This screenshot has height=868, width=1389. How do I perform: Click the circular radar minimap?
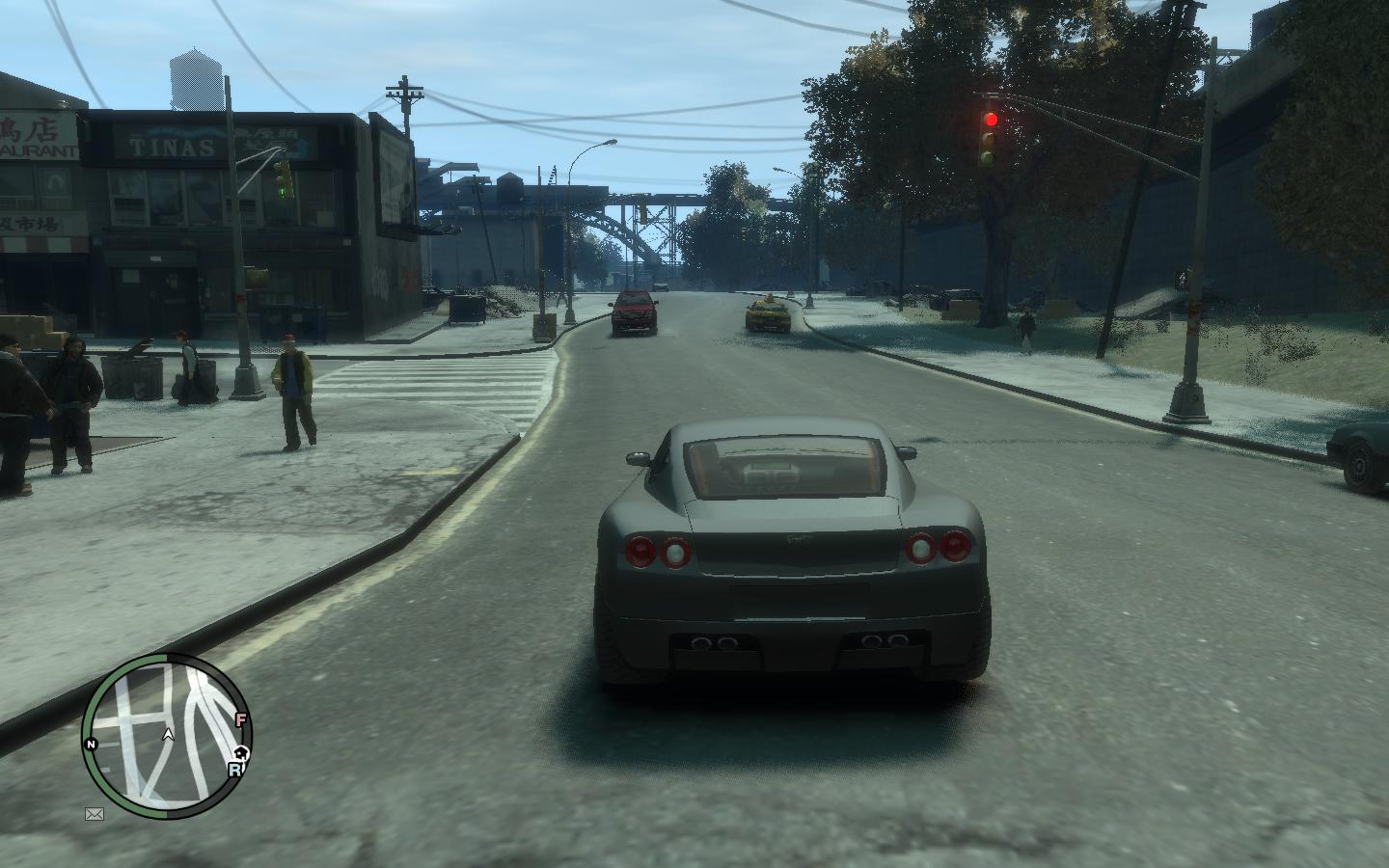[167, 735]
